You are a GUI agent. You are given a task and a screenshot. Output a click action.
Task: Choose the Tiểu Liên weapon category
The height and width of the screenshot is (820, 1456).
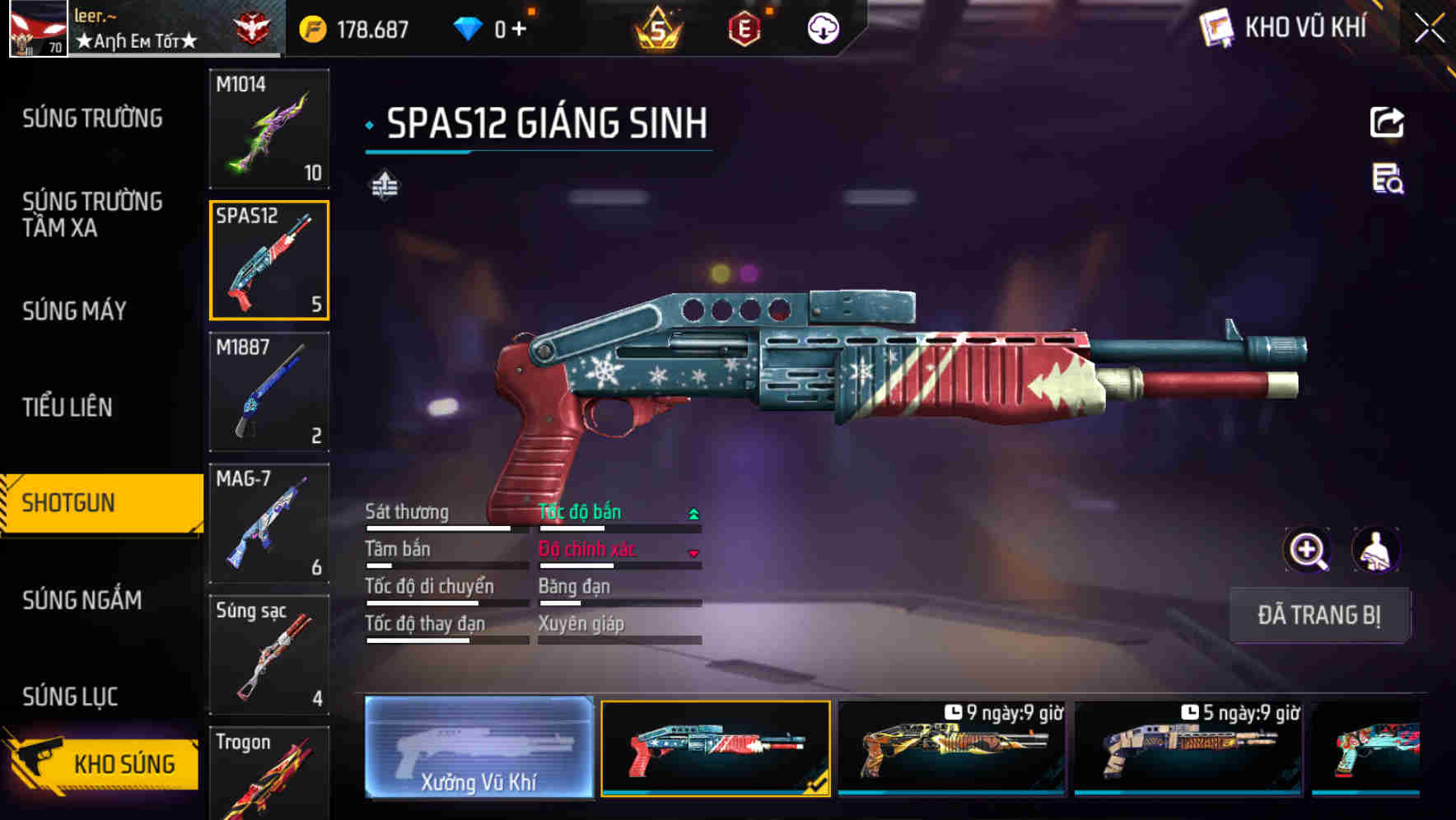[68, 407]
